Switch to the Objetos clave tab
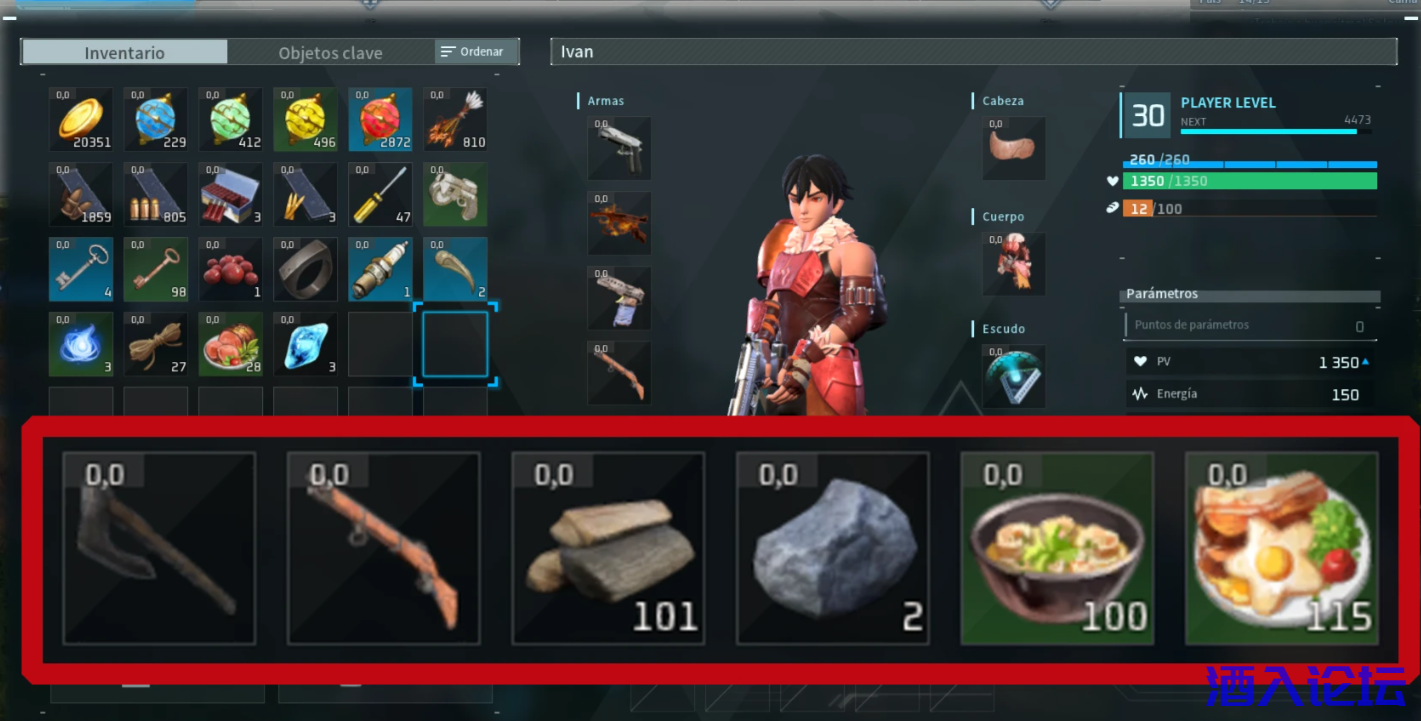Image resolution: width=1421 pixels, height=721 pixels. (330, 52)
